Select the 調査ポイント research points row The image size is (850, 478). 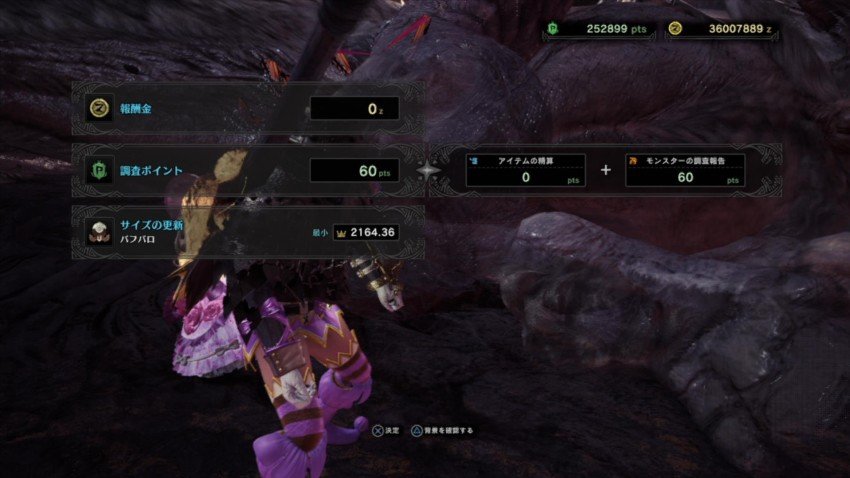pyautogui.click(x=247, y=171)
